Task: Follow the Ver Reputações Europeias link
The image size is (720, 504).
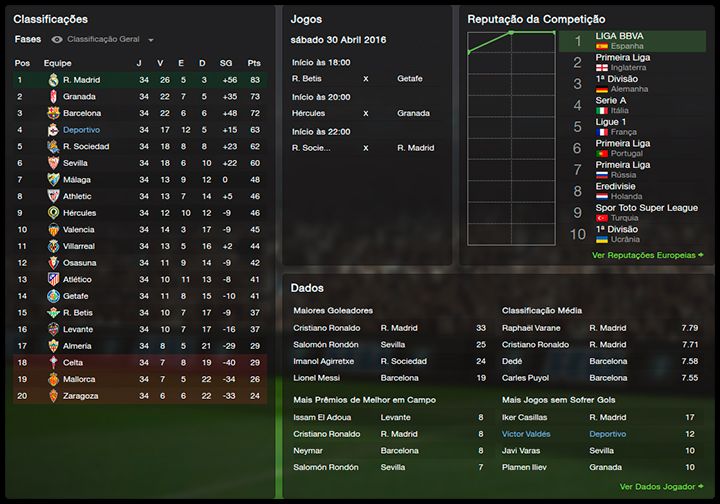Action: (647, 255)
